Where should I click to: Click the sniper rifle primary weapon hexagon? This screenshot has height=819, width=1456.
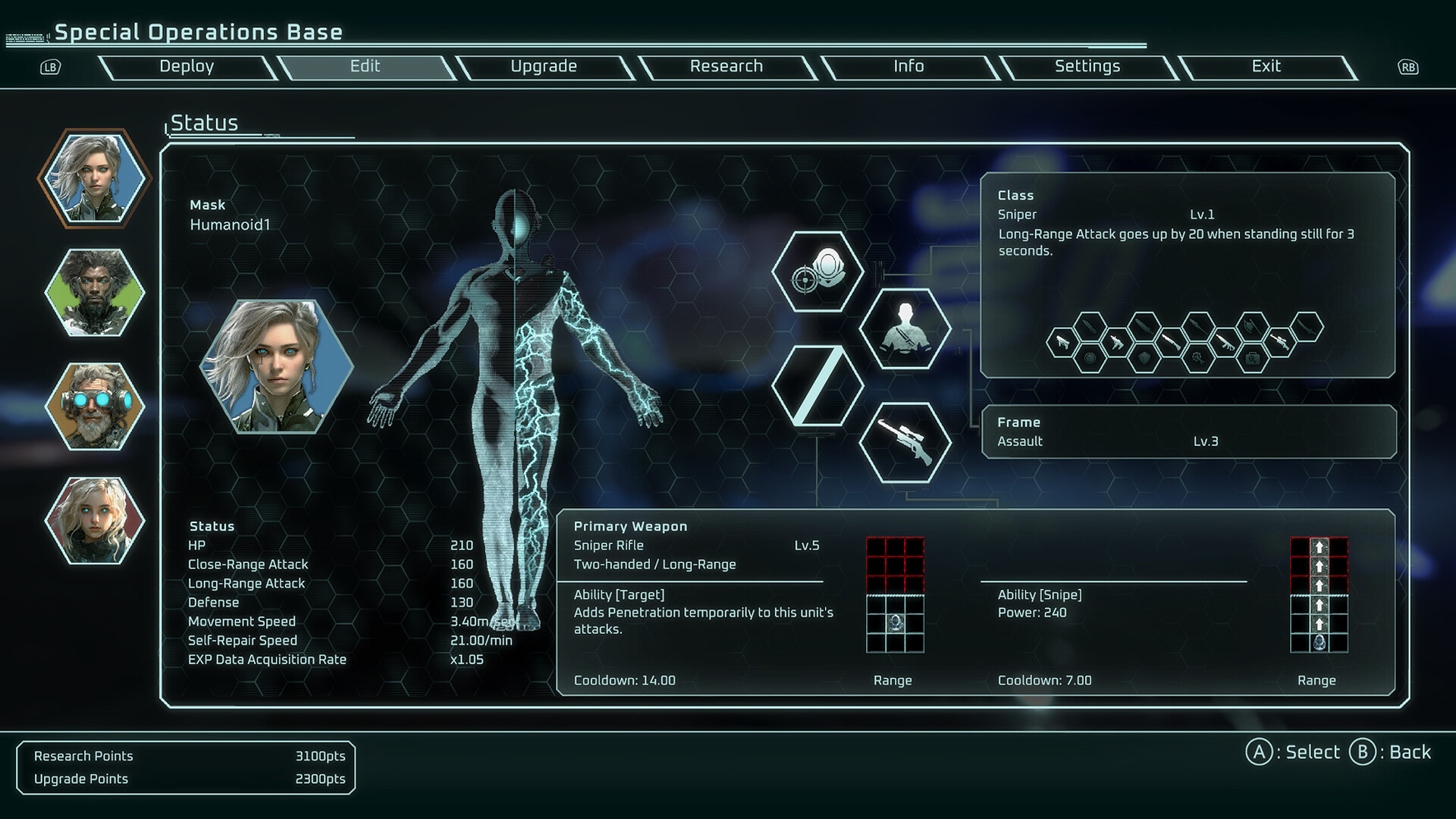905,442
